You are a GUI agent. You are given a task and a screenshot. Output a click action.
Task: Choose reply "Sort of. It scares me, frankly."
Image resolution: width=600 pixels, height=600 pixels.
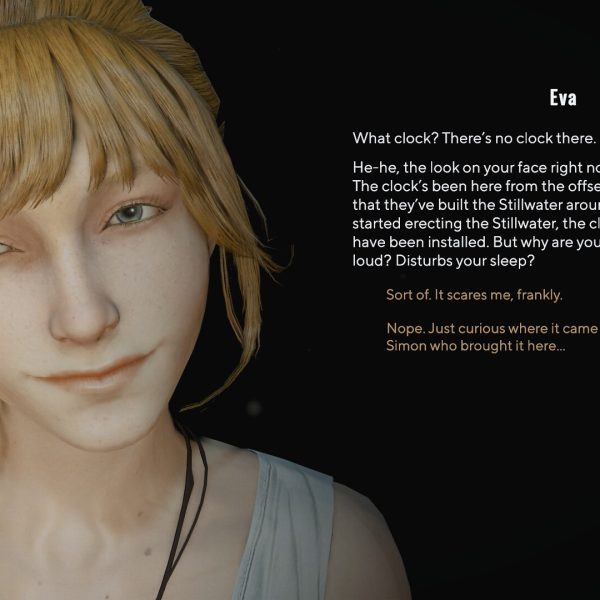pyautogui.click(x=474, y=295)
